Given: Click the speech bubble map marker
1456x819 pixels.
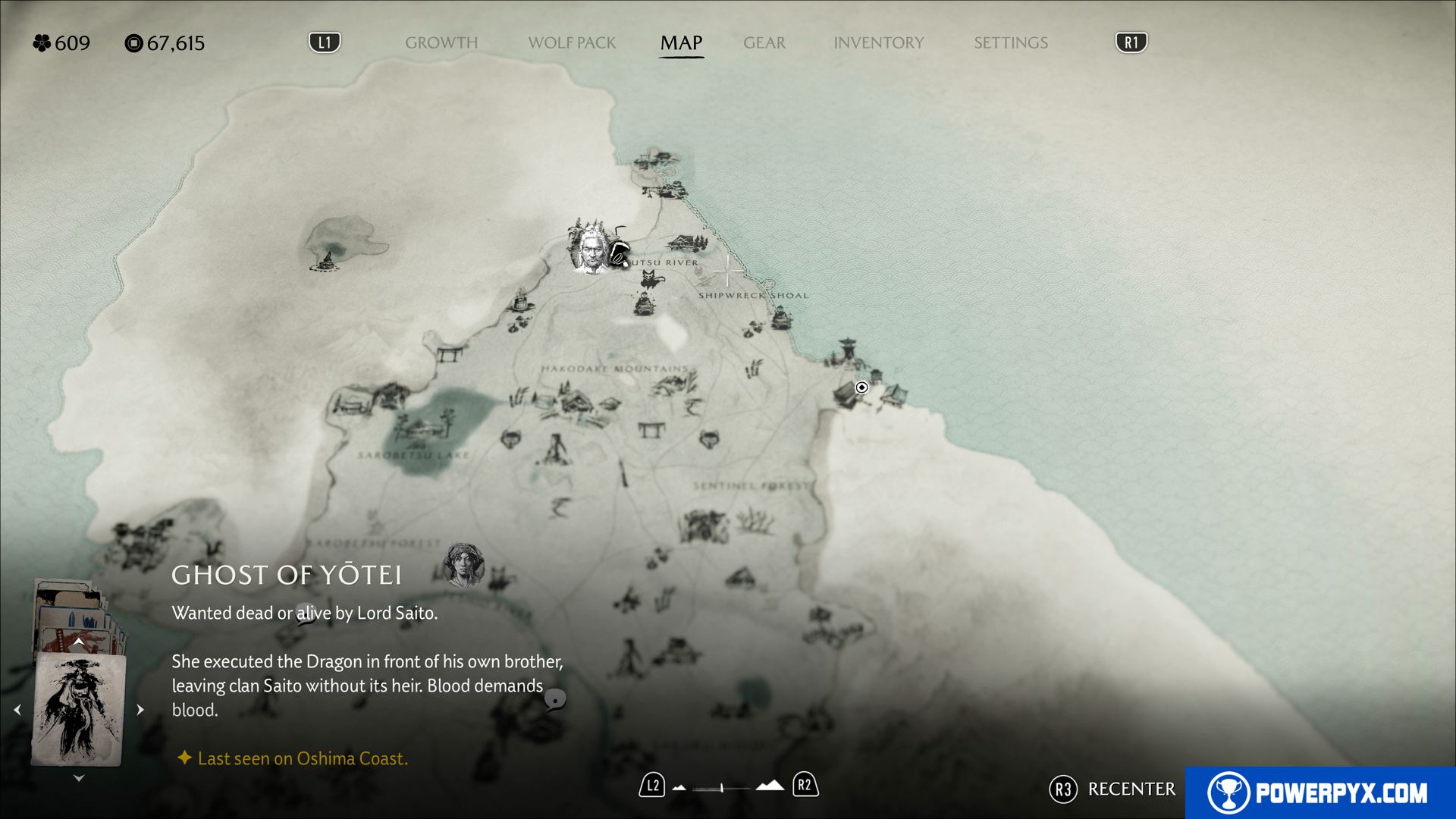Looking at the screenshot, I should [x=555, y=698].
